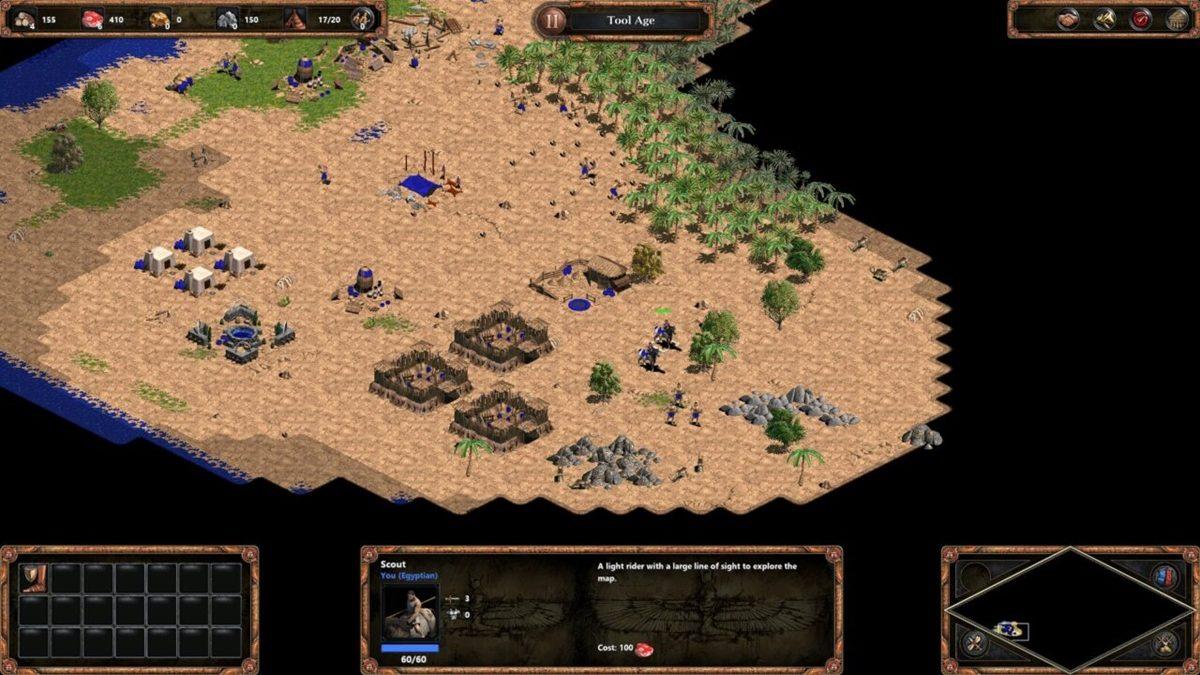Click the minimap to move the view
This screenshot has width=1200, height=675.
pos(1070,608)
